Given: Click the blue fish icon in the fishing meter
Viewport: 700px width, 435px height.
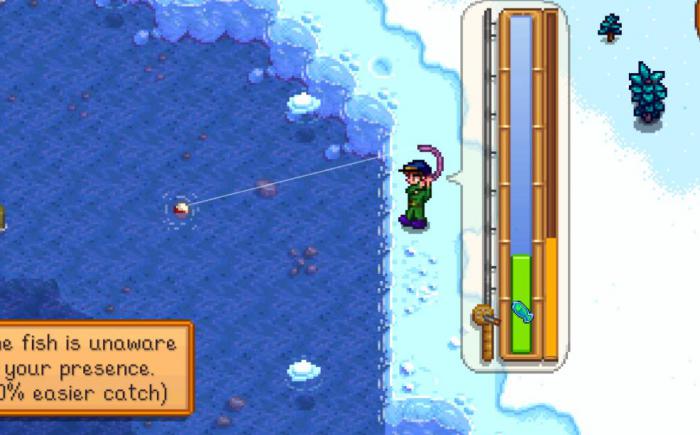Looking at the screenshot, I should [x=522, y=312].
